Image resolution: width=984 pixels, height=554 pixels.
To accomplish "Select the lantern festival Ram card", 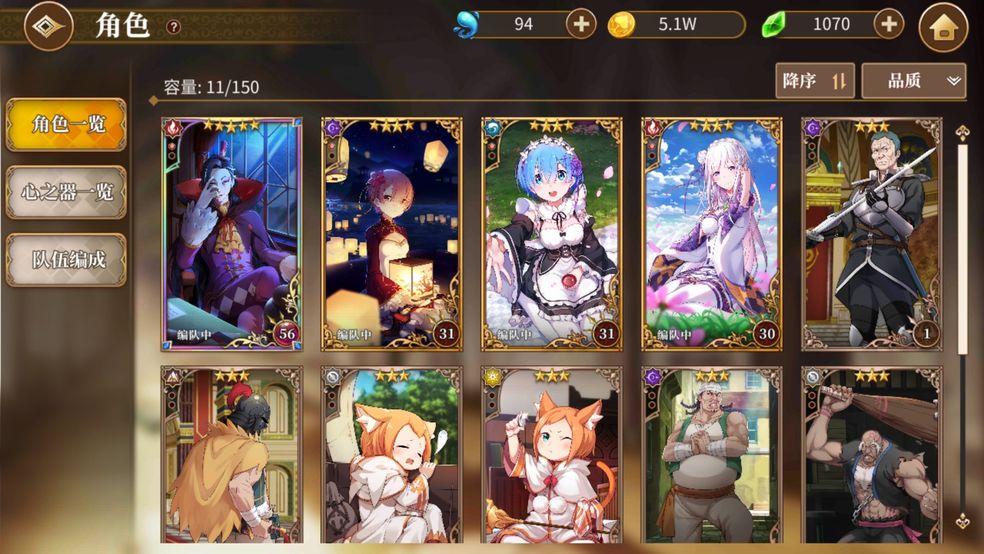I will point(392,234).
